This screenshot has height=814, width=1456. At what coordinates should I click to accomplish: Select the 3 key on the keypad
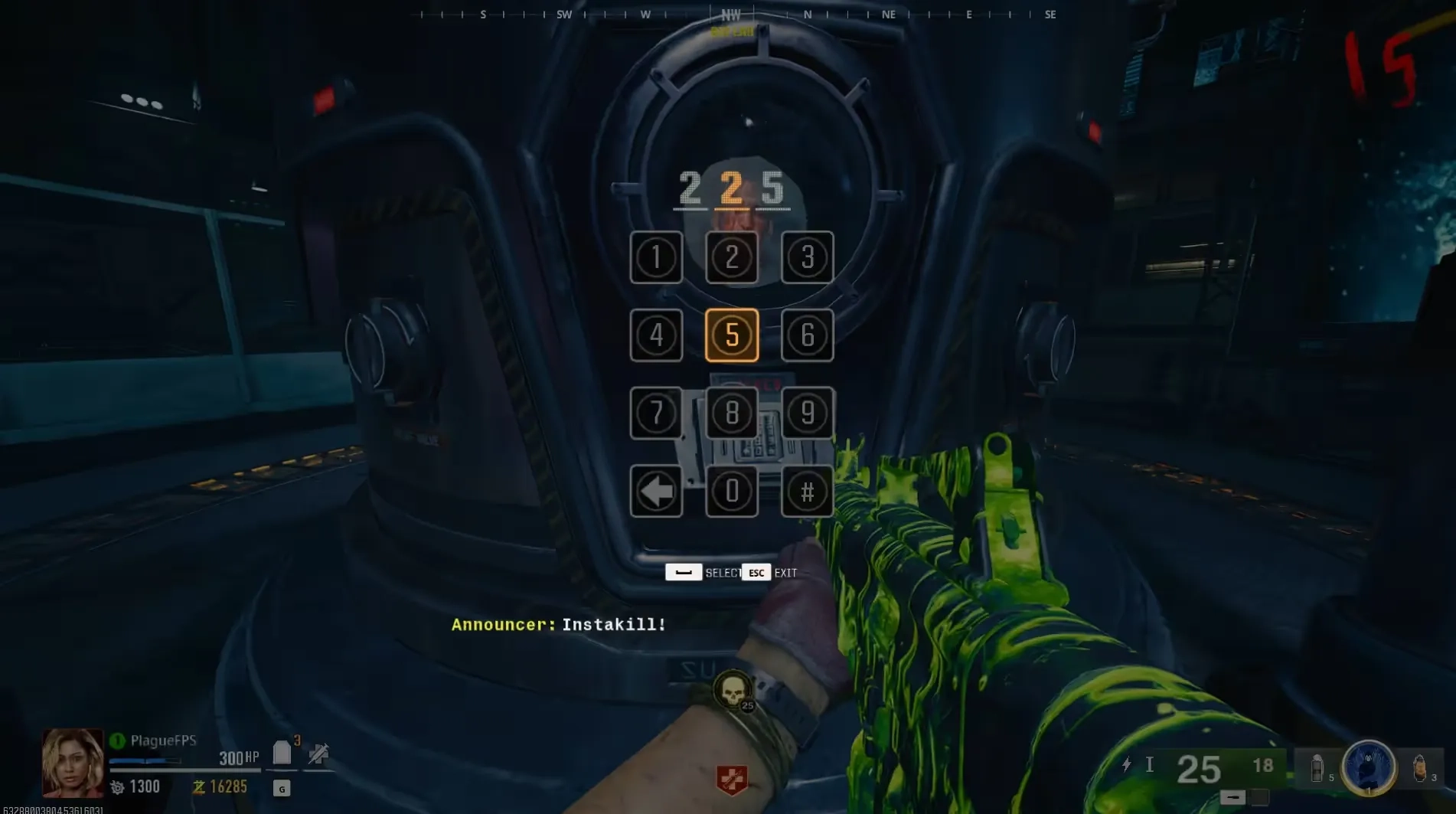click(x=807, y=257)
